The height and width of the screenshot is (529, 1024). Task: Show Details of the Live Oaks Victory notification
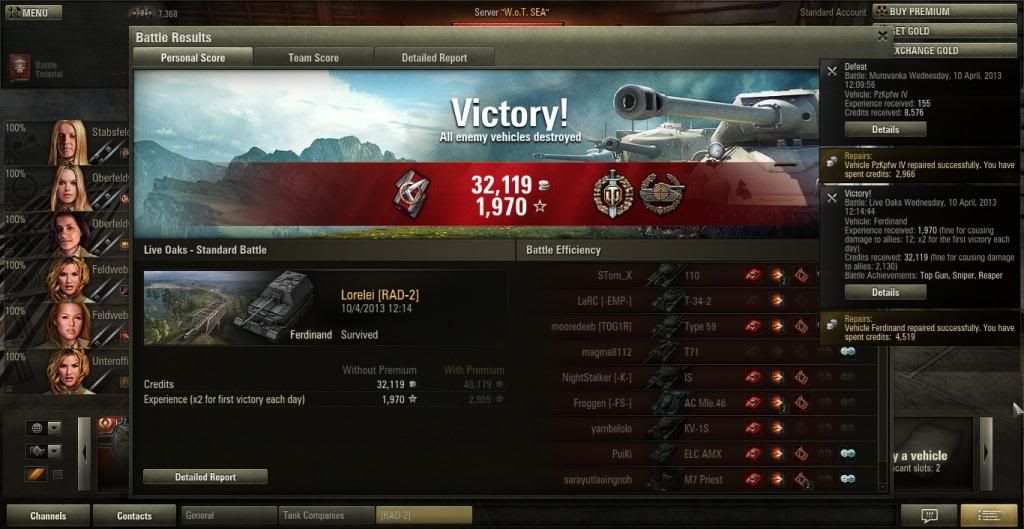click(x=885, y=292)
